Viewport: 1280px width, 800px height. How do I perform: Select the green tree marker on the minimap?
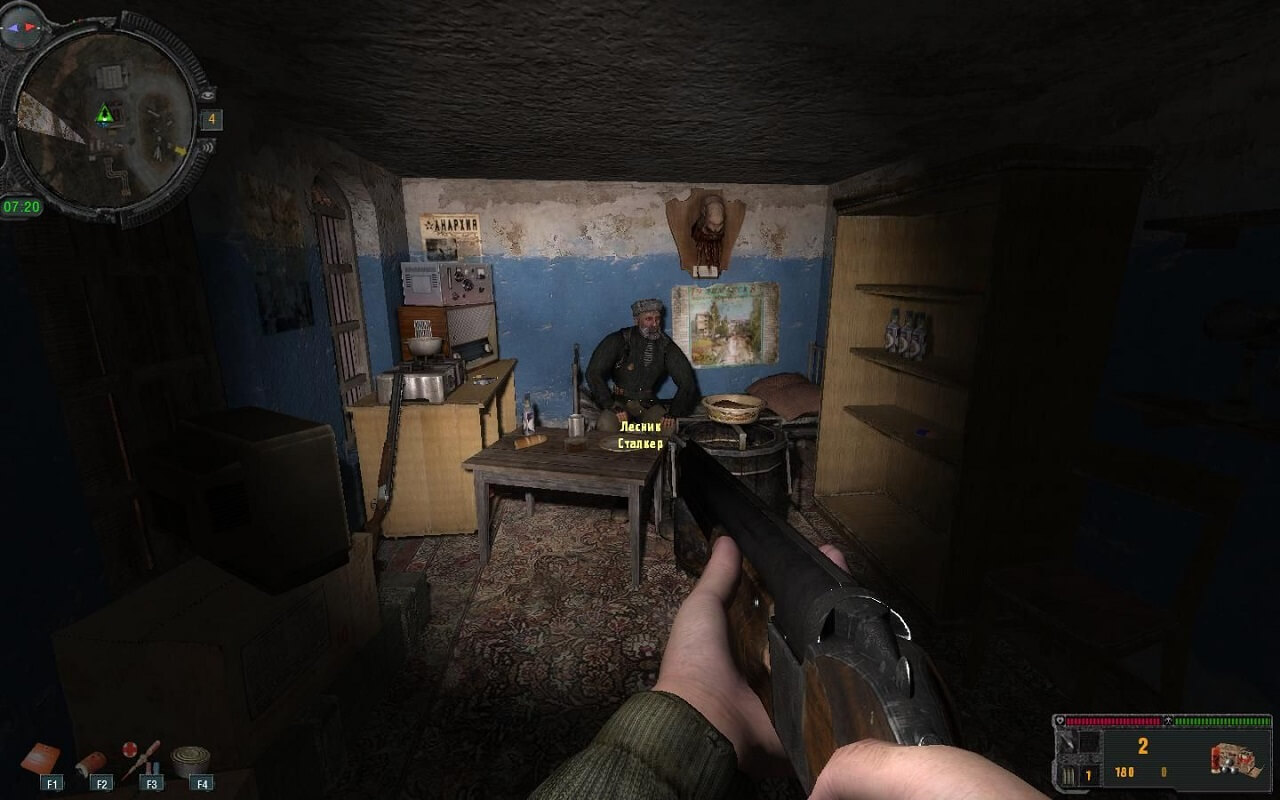coord(104,114)
